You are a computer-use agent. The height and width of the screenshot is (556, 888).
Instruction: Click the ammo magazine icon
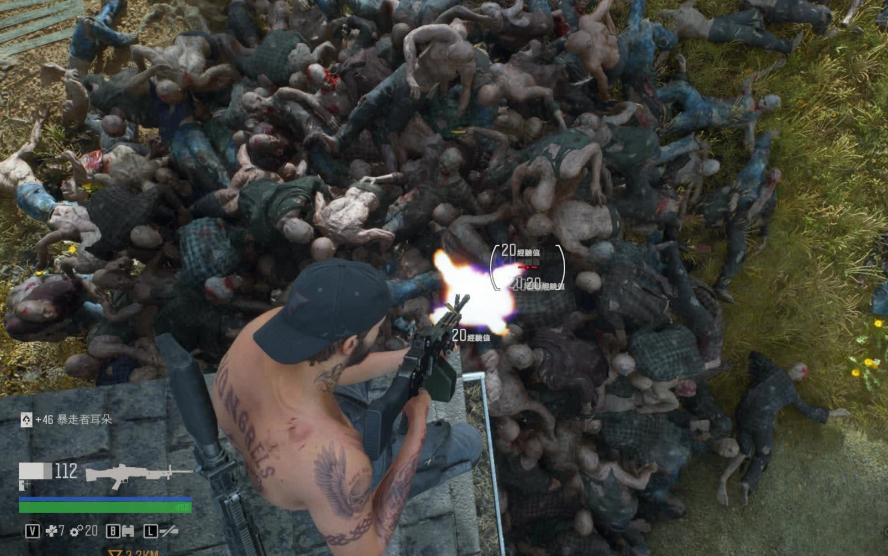35,471
